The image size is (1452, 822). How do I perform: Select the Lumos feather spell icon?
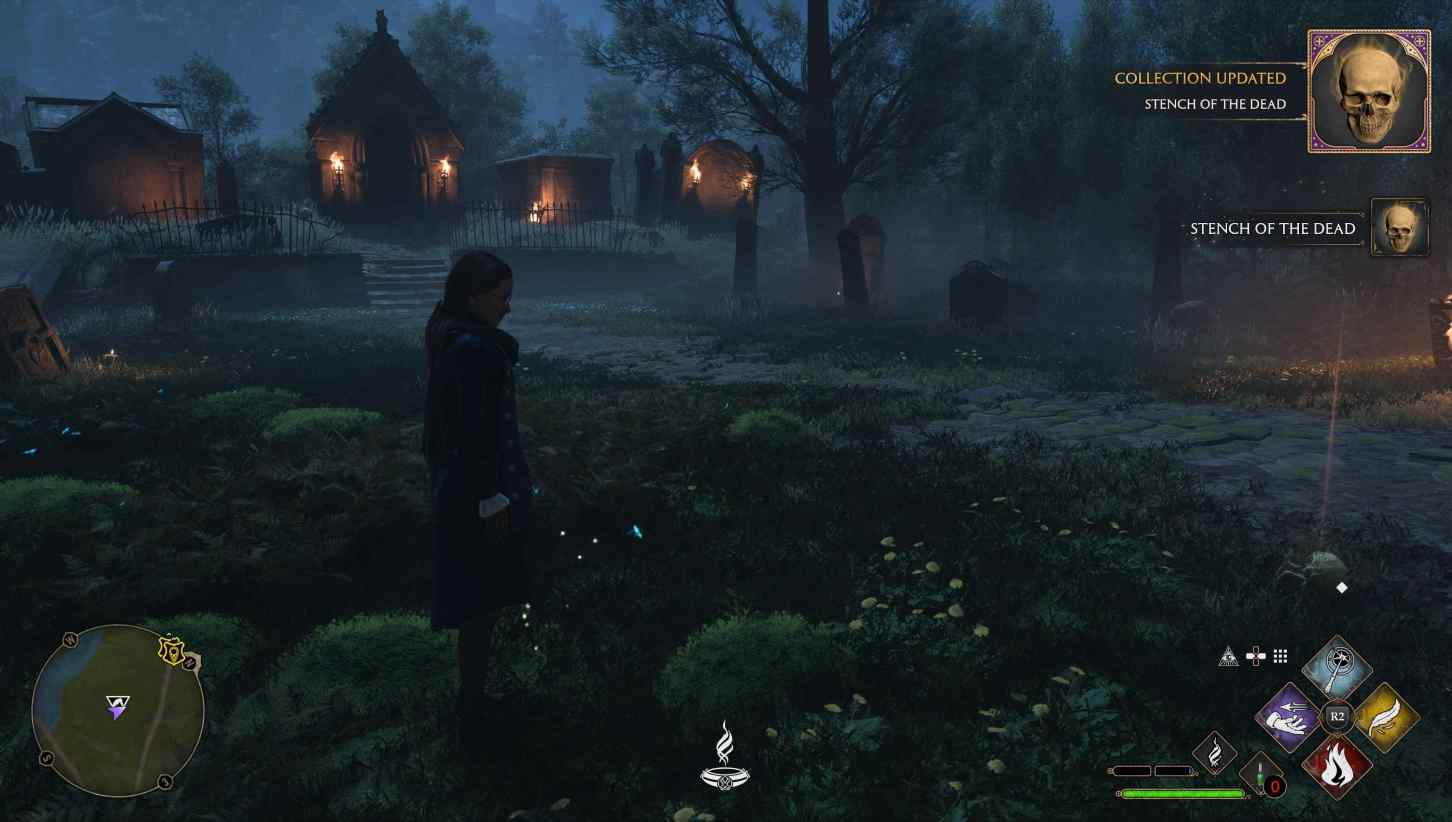coord(1386,716)
